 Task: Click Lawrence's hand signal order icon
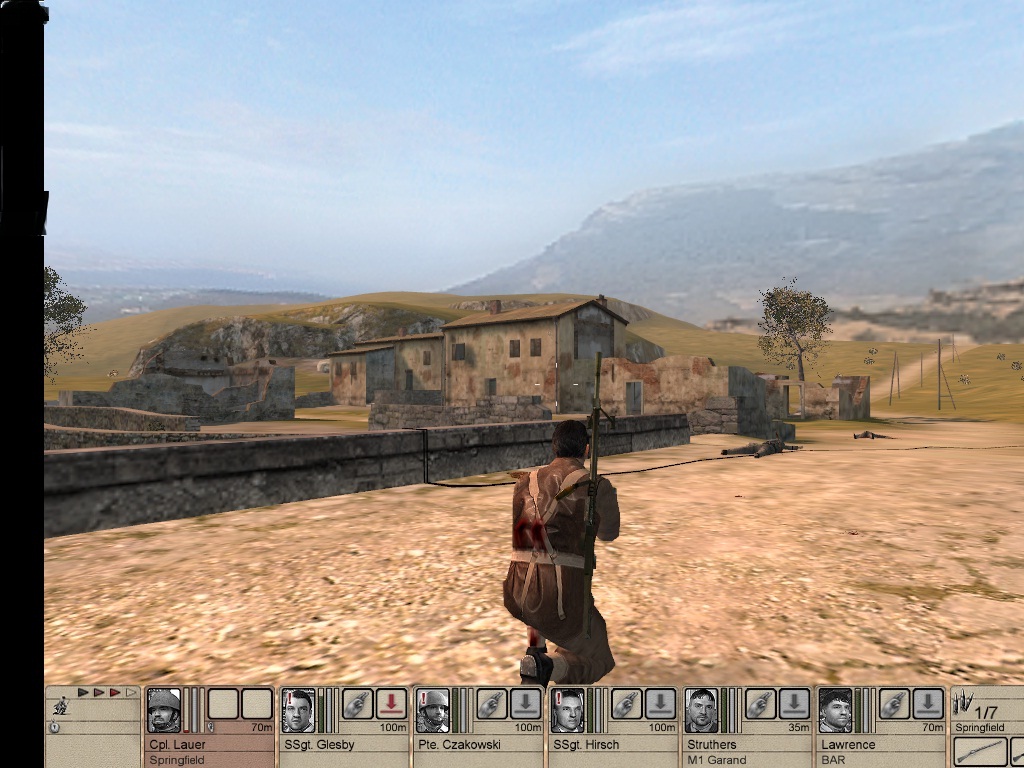pyautogui.click(x=894, y=704)
